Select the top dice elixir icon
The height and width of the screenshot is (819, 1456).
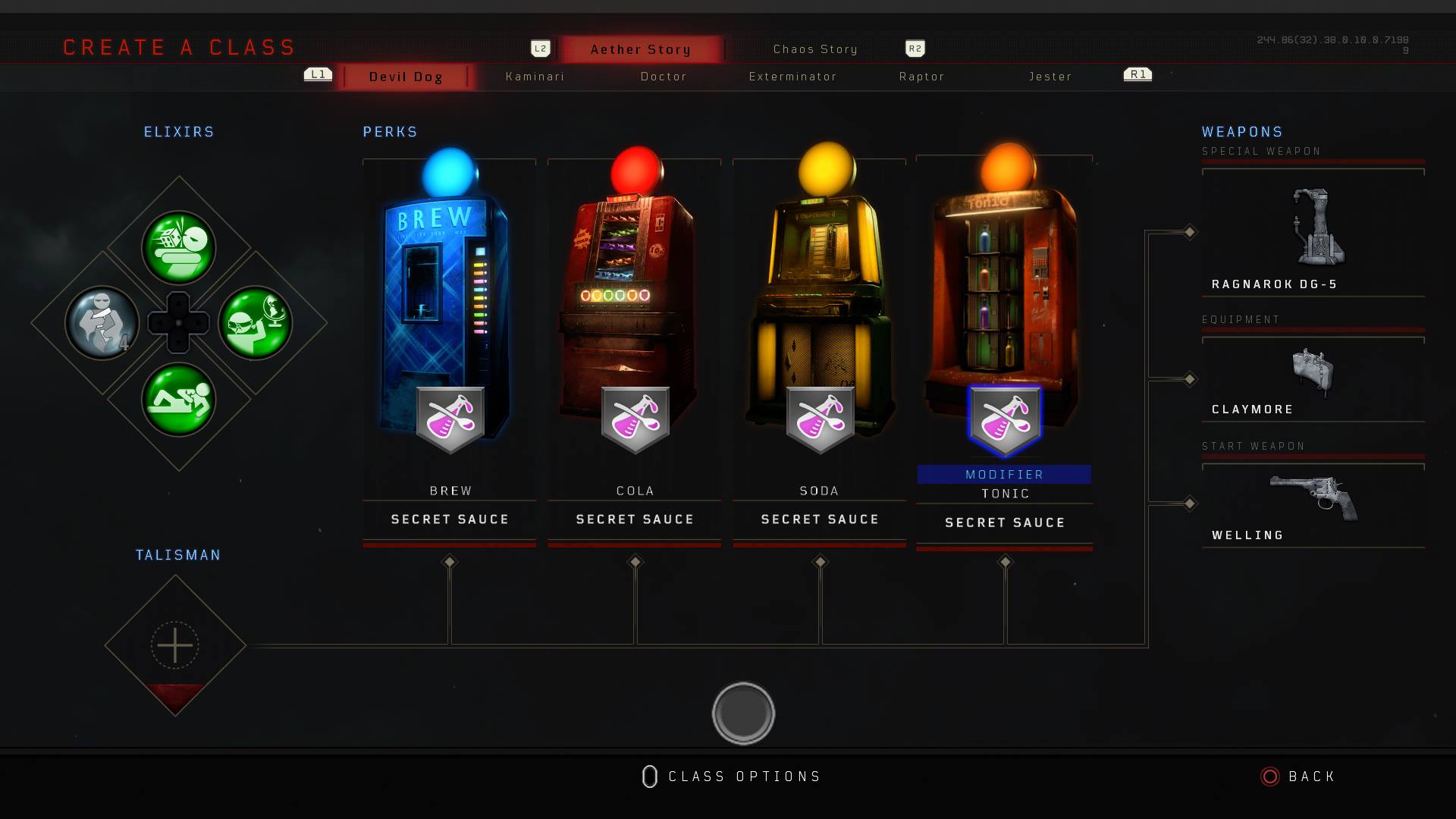click(x=179, y=247)
